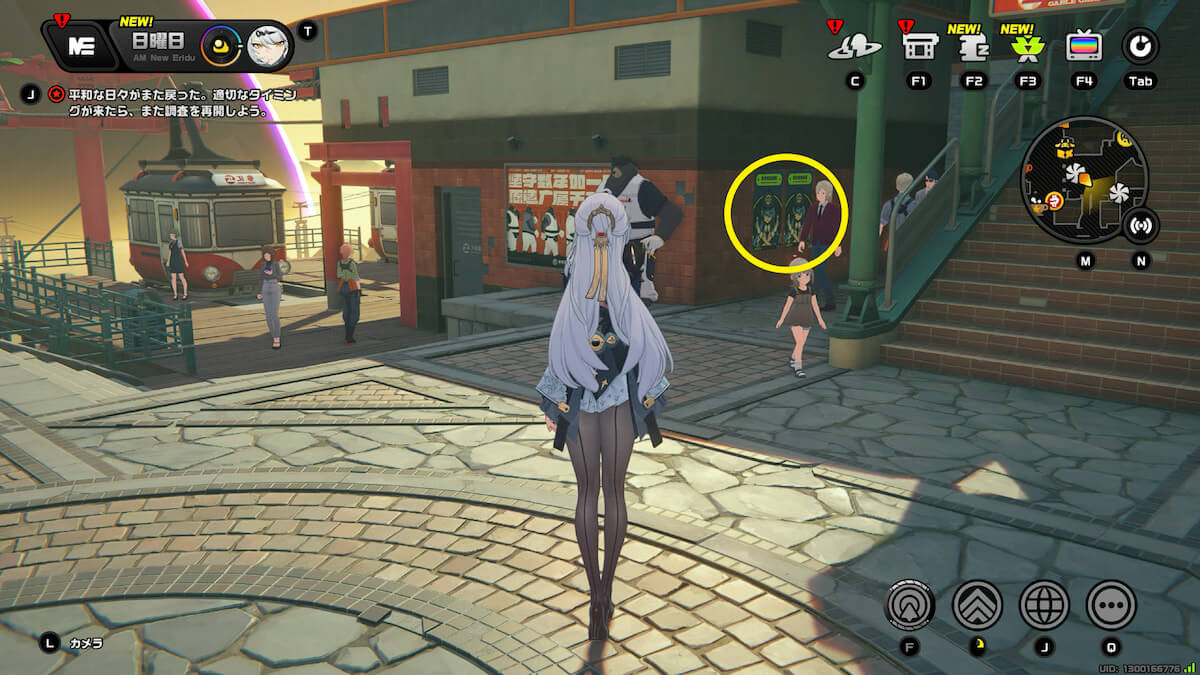Image resolution: width=1200 pixels, height=675 pixels.
Task: Click the circular pie-shaped icon labelled Tab
Action: click(x=1139, y=45)
